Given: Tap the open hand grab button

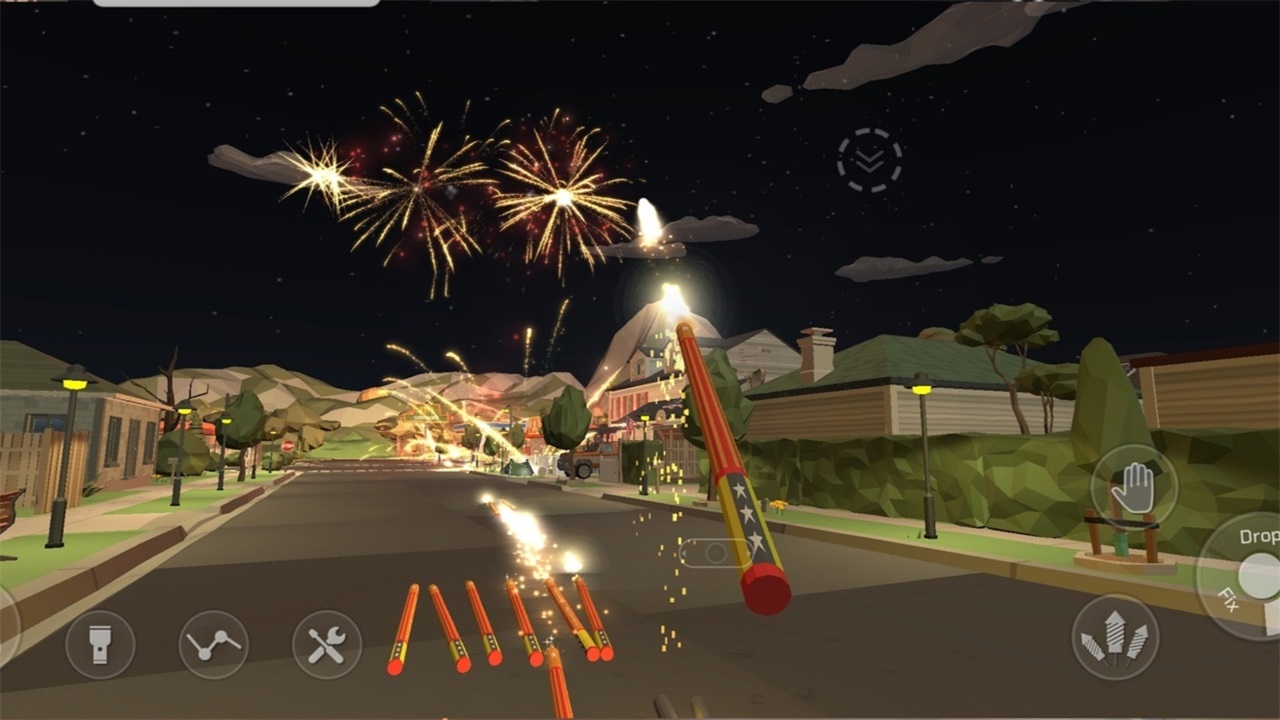Looking at the screenshot, I should [1134, 487].
